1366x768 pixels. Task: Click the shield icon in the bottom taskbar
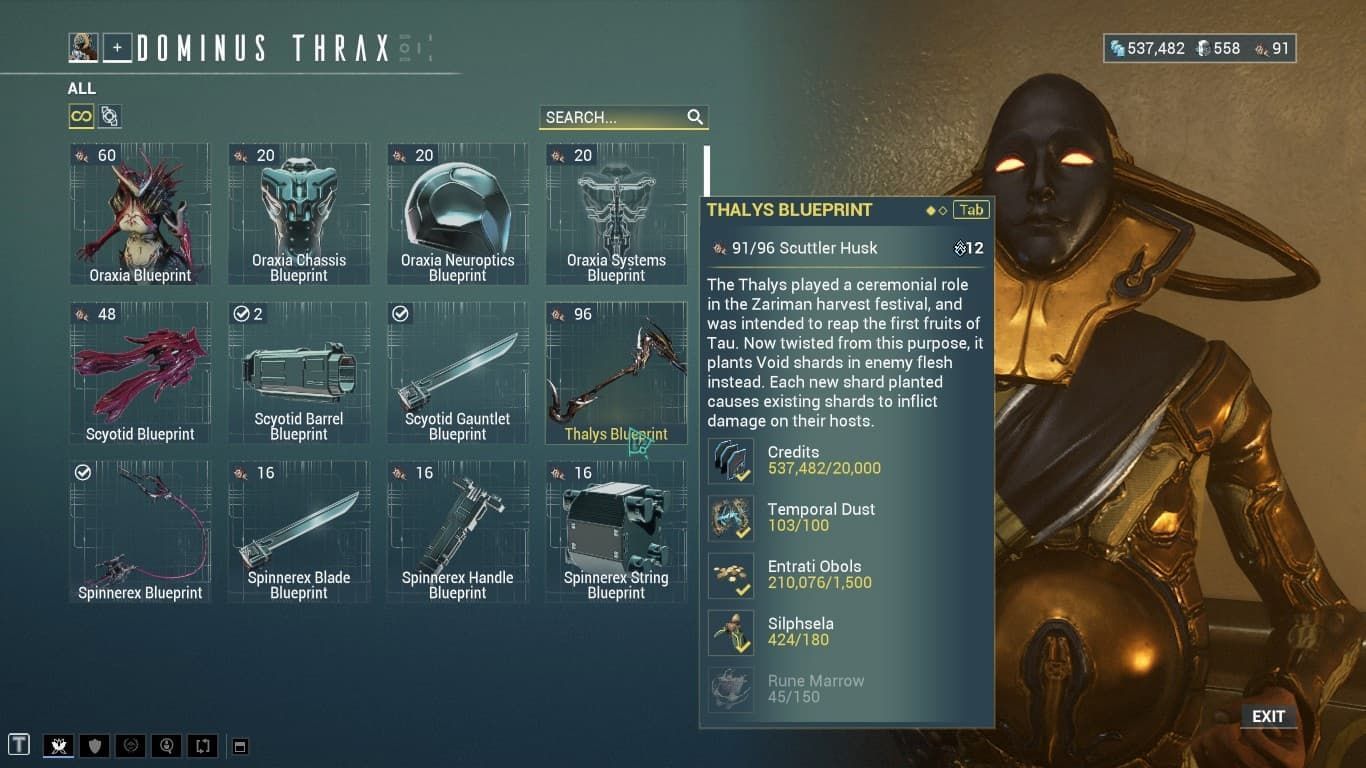click(x=94, y=745)
